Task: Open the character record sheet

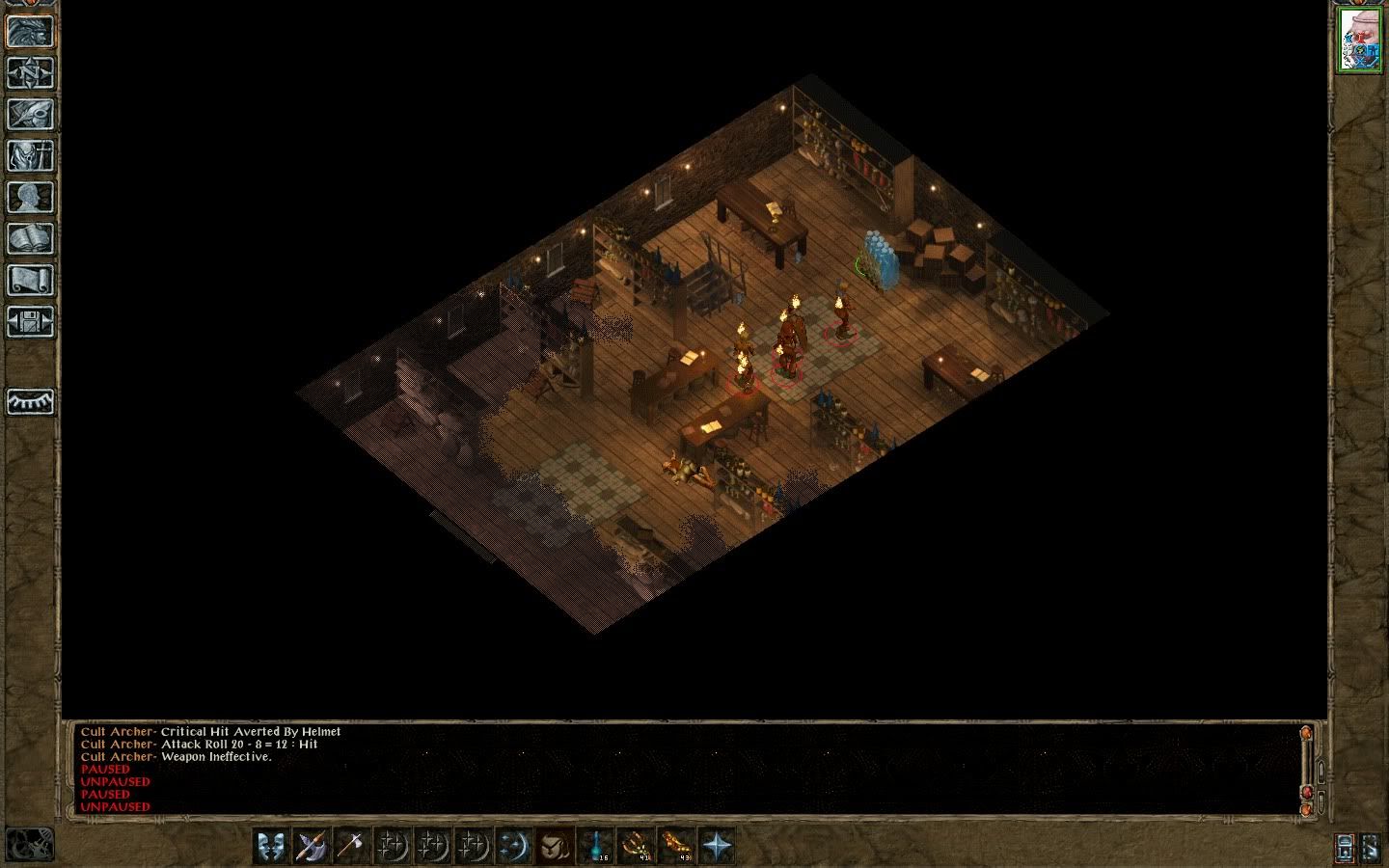Action: pos(31,197)
